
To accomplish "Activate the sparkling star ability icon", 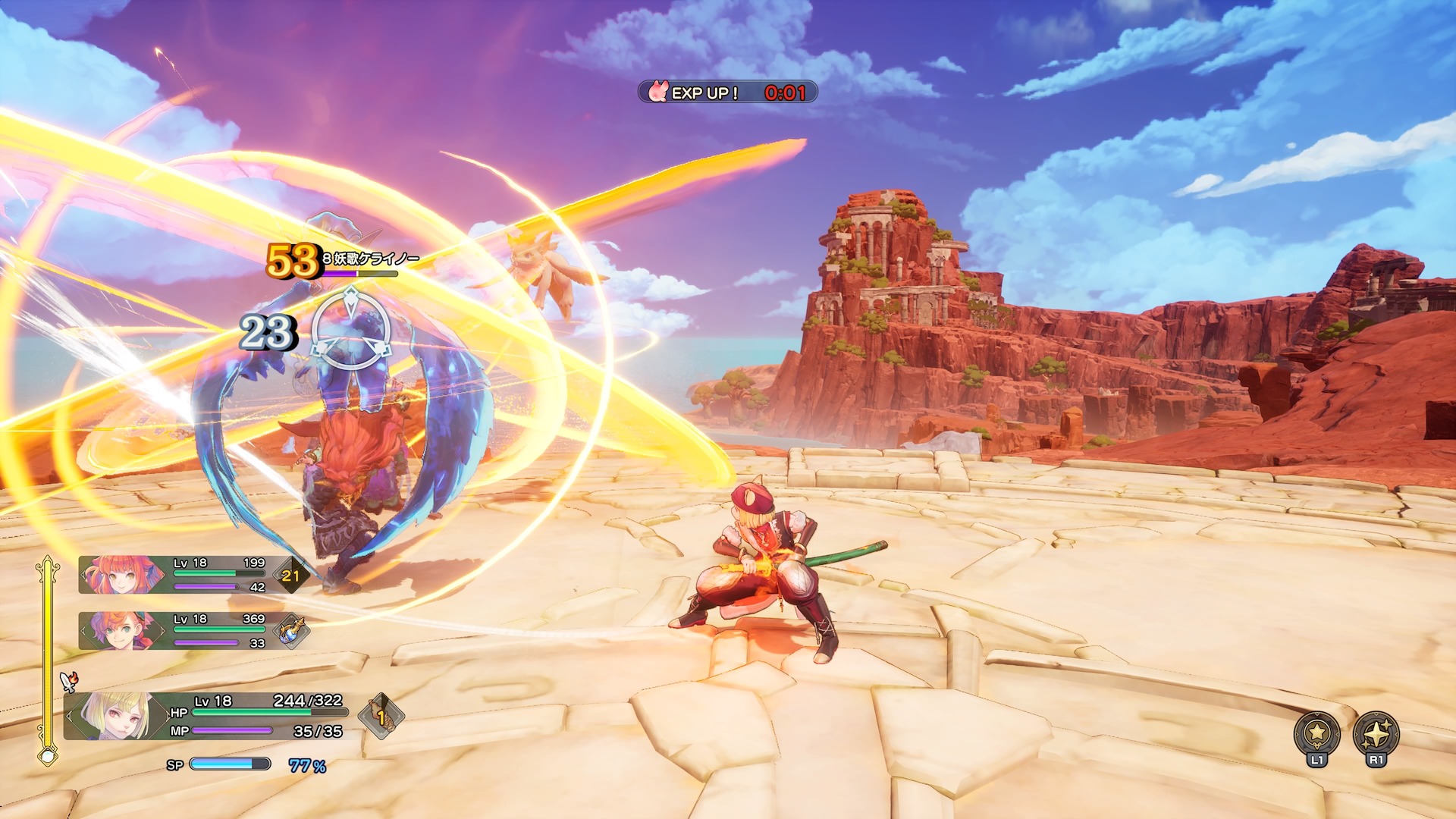I will 1376,733.
